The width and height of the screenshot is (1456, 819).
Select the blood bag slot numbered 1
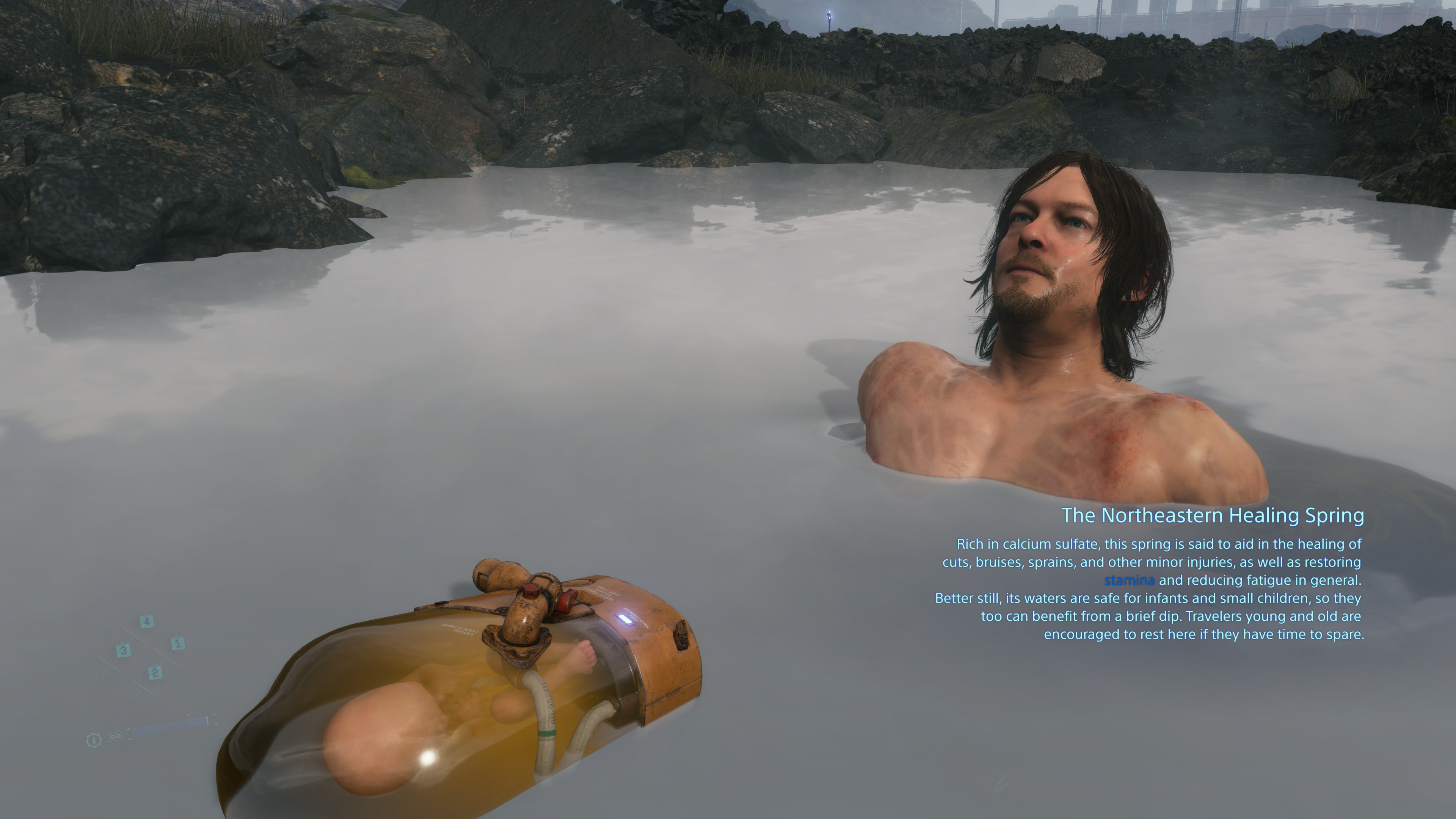click(x=177, y=643)
